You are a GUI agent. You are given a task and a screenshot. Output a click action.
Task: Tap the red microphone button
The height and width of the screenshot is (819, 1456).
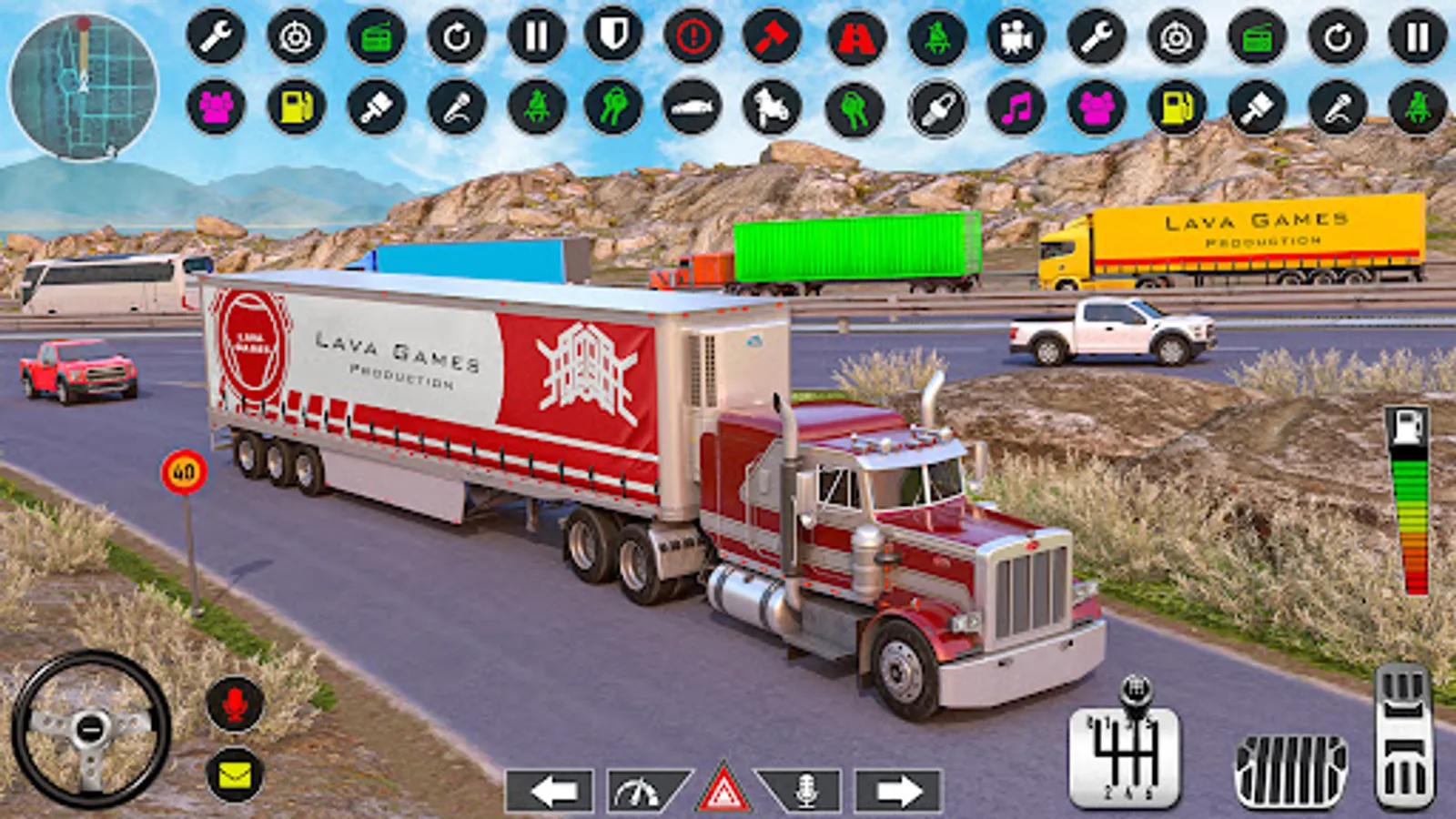click(235, 703)
